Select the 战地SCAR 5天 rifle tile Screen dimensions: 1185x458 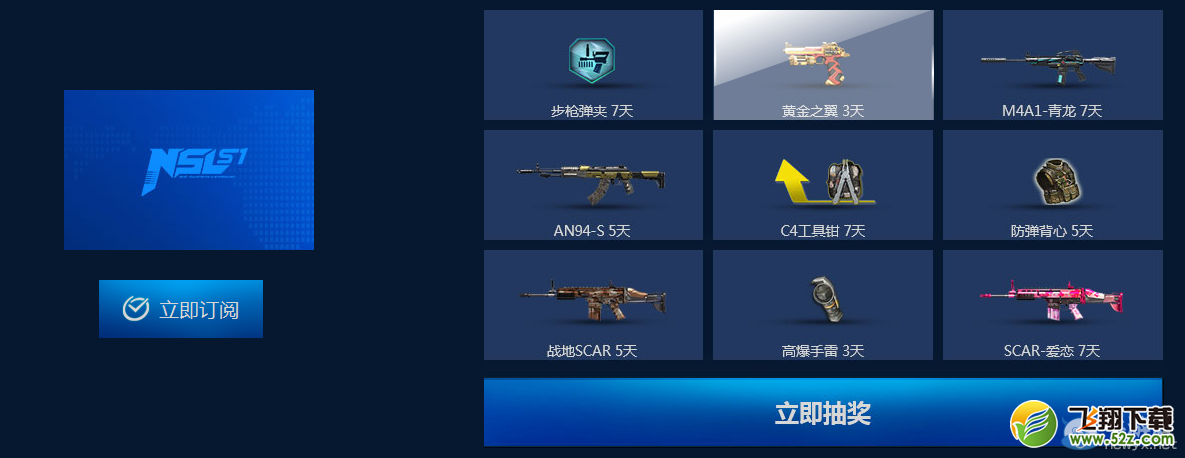593,305
